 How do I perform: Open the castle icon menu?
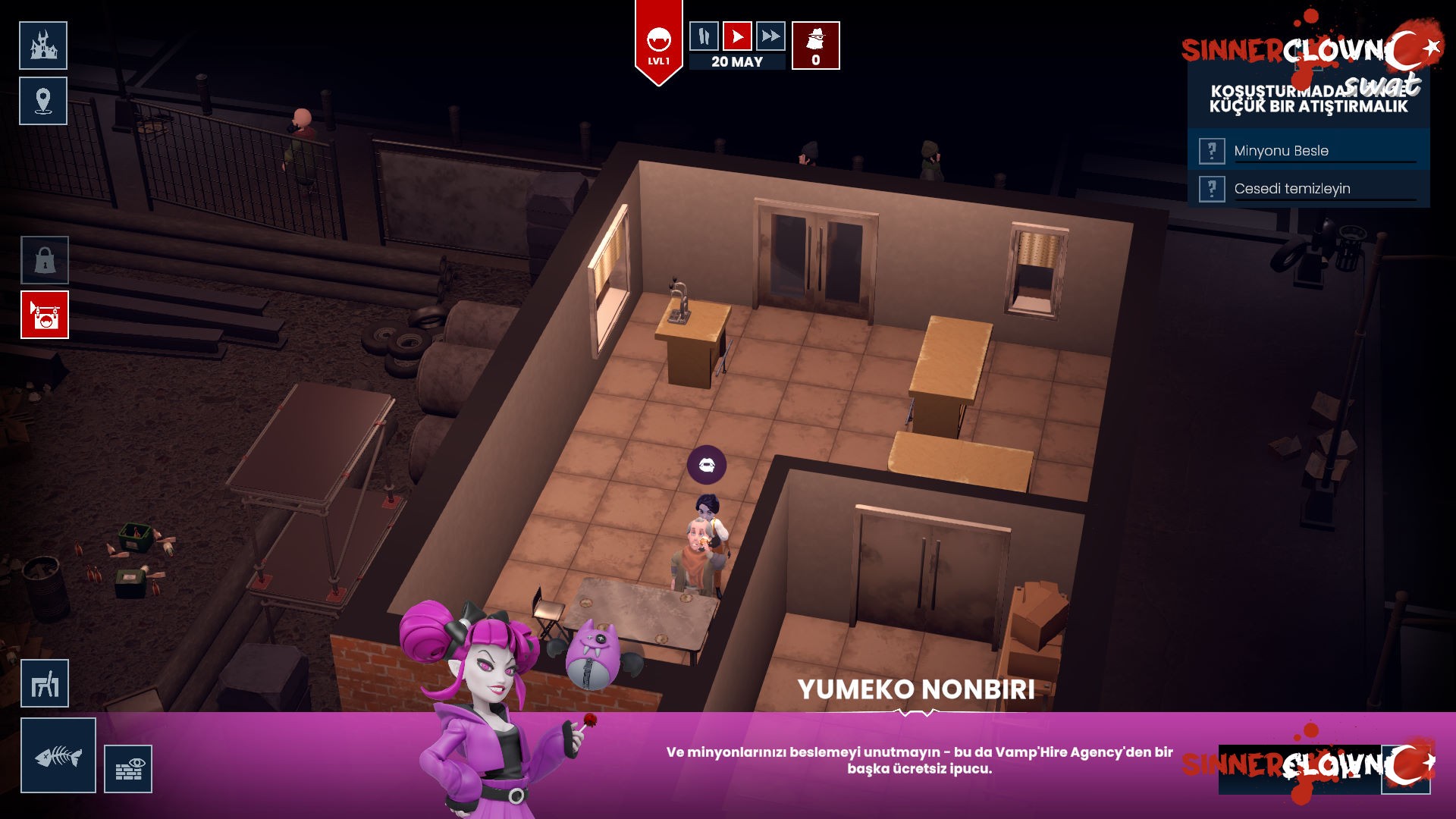(x=43, y=45)
